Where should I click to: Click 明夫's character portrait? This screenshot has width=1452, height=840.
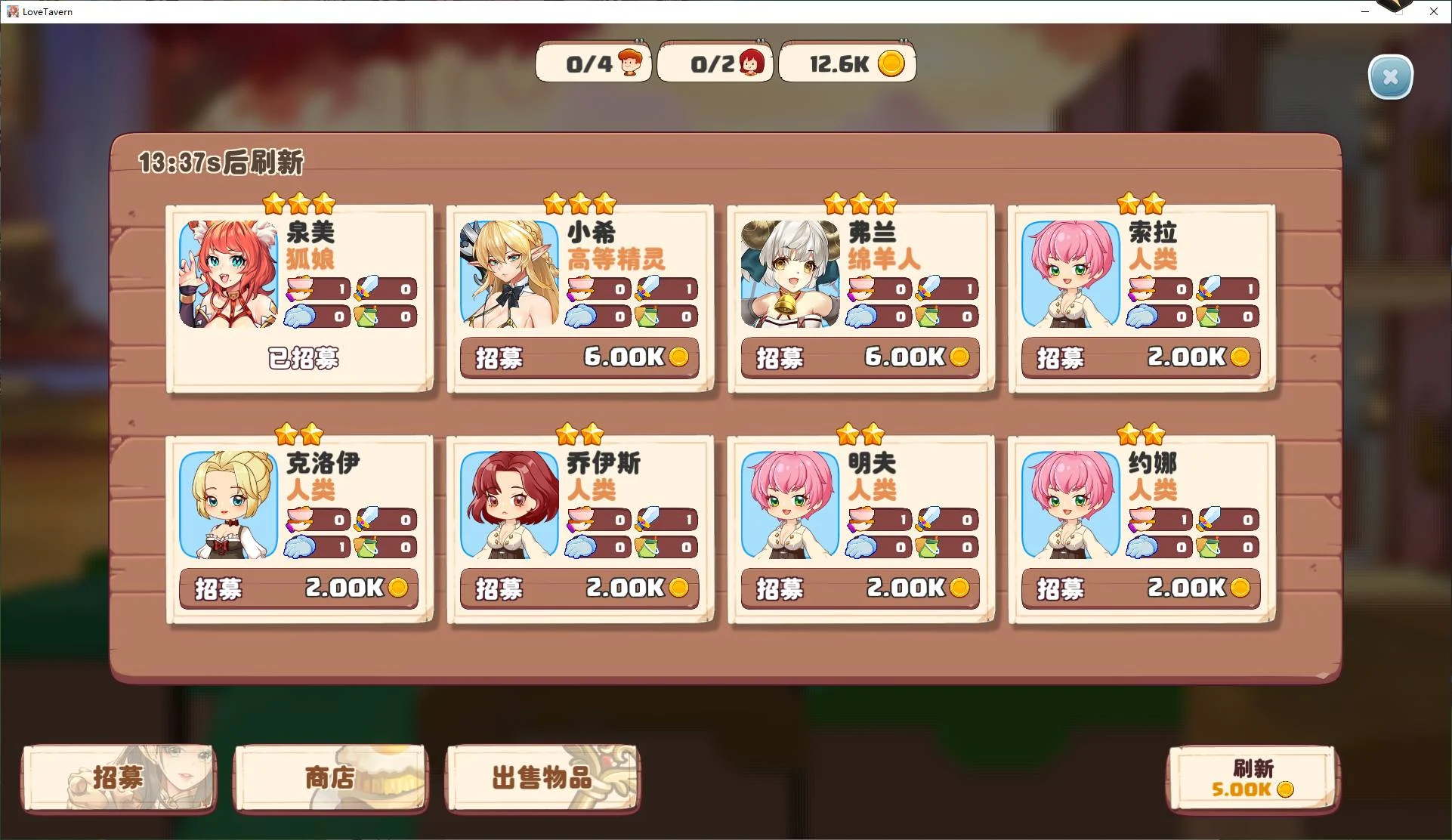point(789,504)
